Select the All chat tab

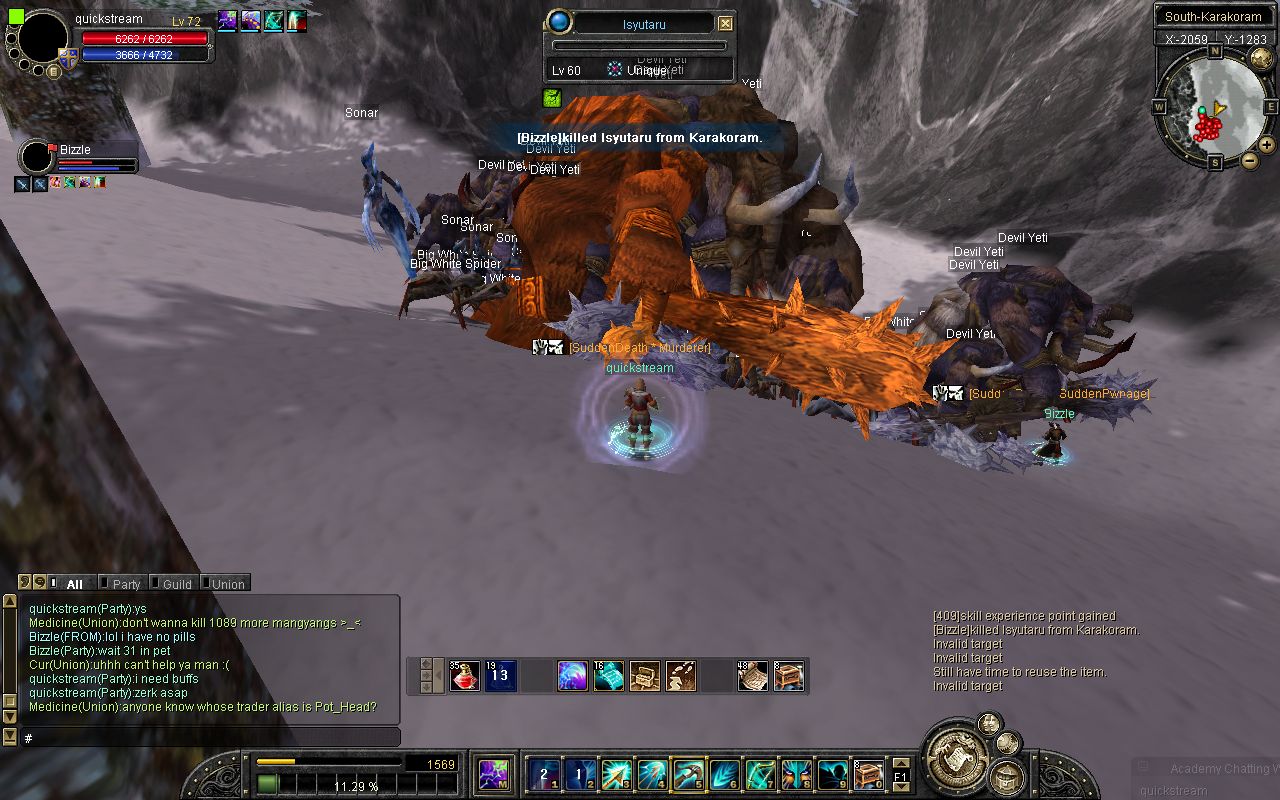[74, 584]
